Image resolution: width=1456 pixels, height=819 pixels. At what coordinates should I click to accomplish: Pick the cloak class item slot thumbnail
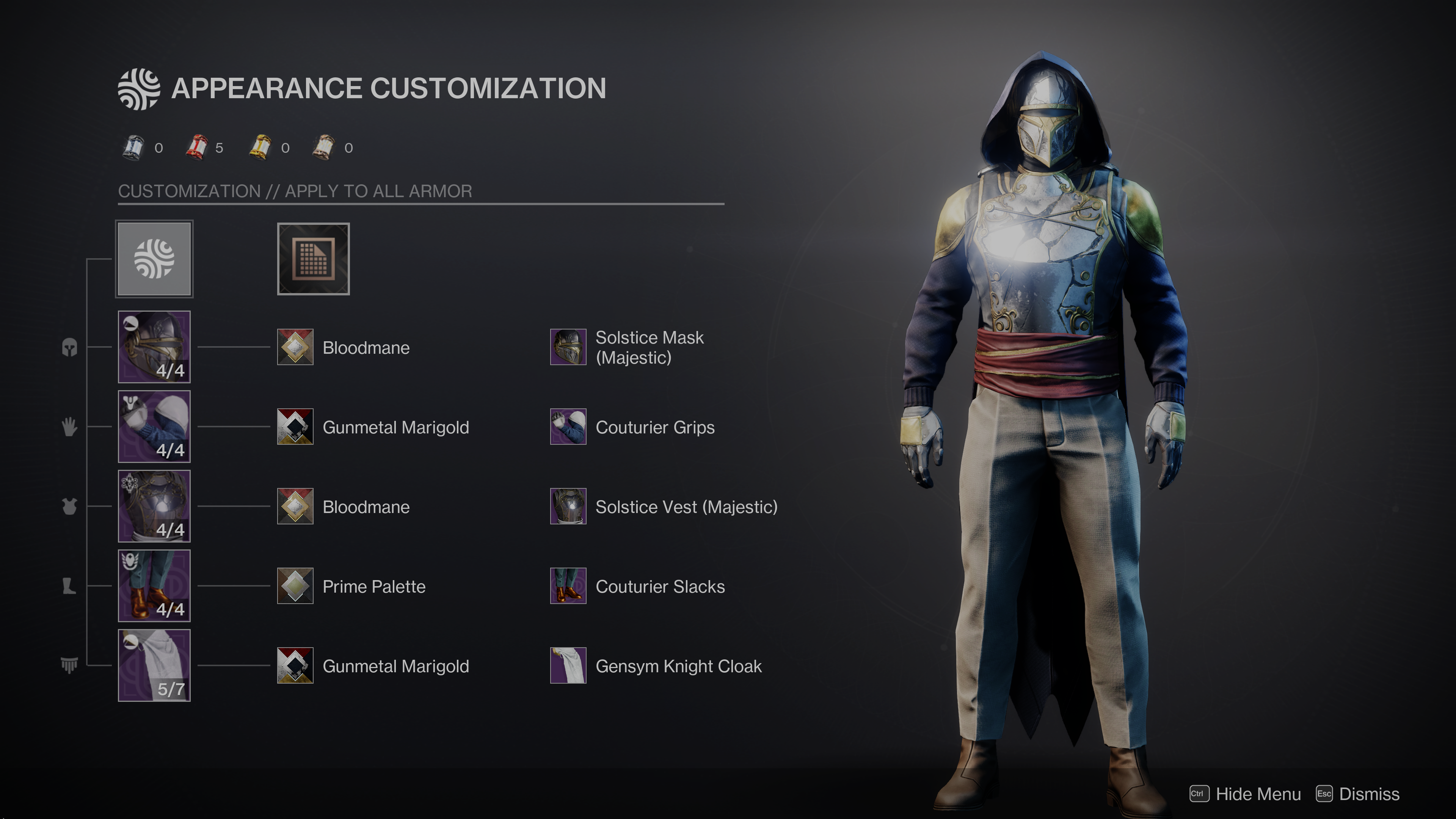(154, 665)
